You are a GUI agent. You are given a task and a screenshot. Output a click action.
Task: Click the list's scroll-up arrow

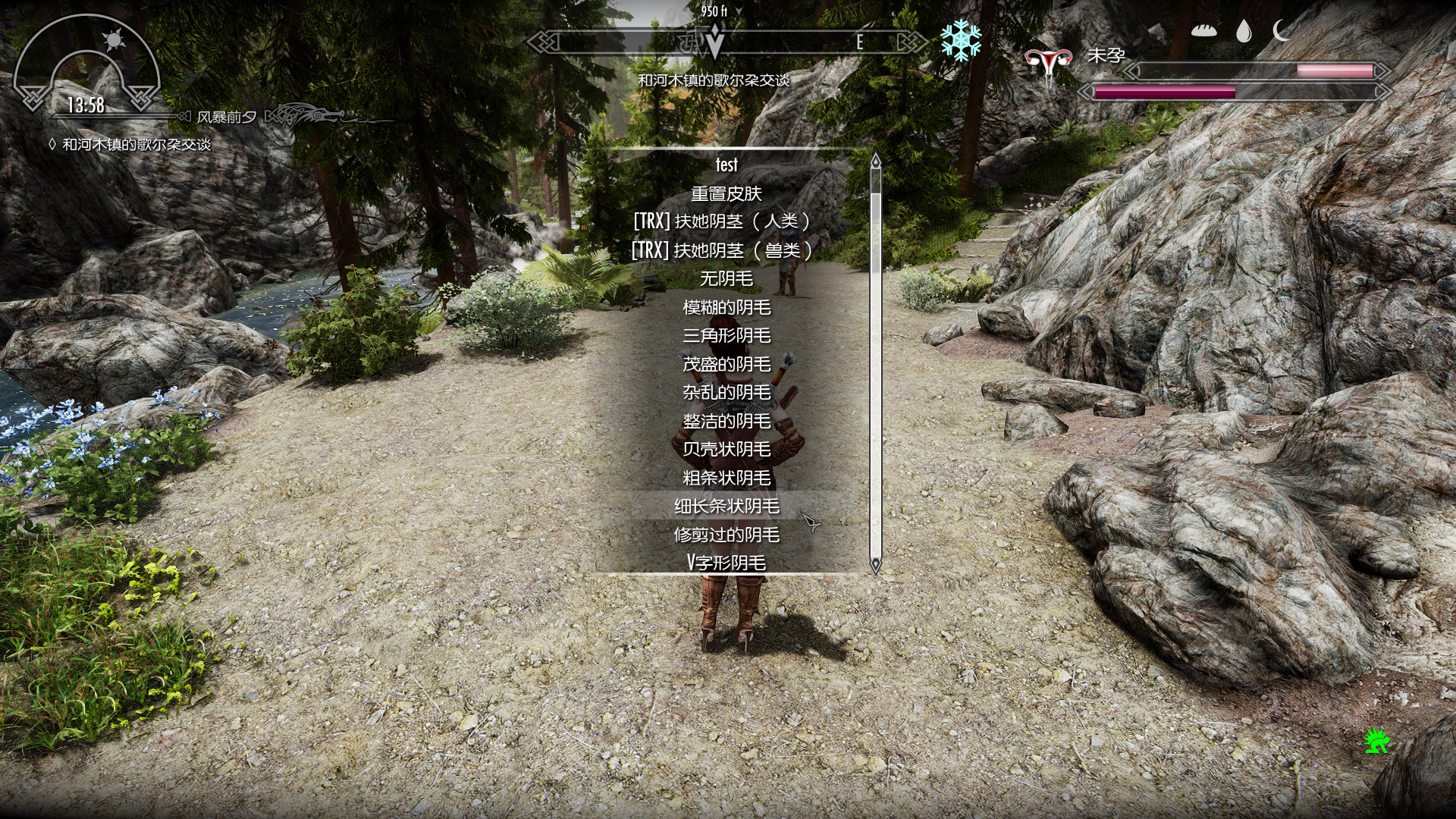click(x=876, y=161)
